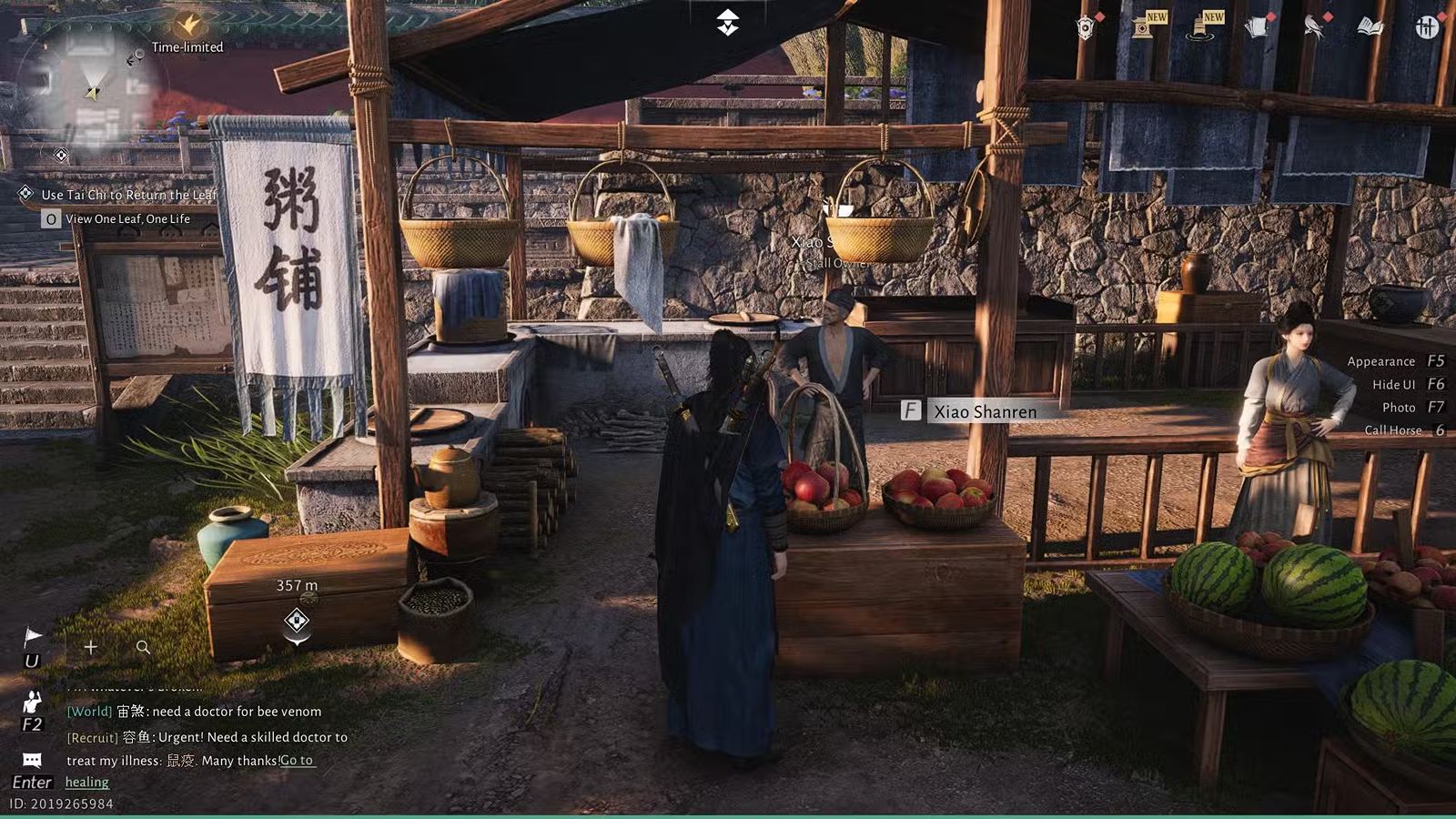
Task: Follow the 'Go to healing' chat link
Action: [x=296, y=761]
